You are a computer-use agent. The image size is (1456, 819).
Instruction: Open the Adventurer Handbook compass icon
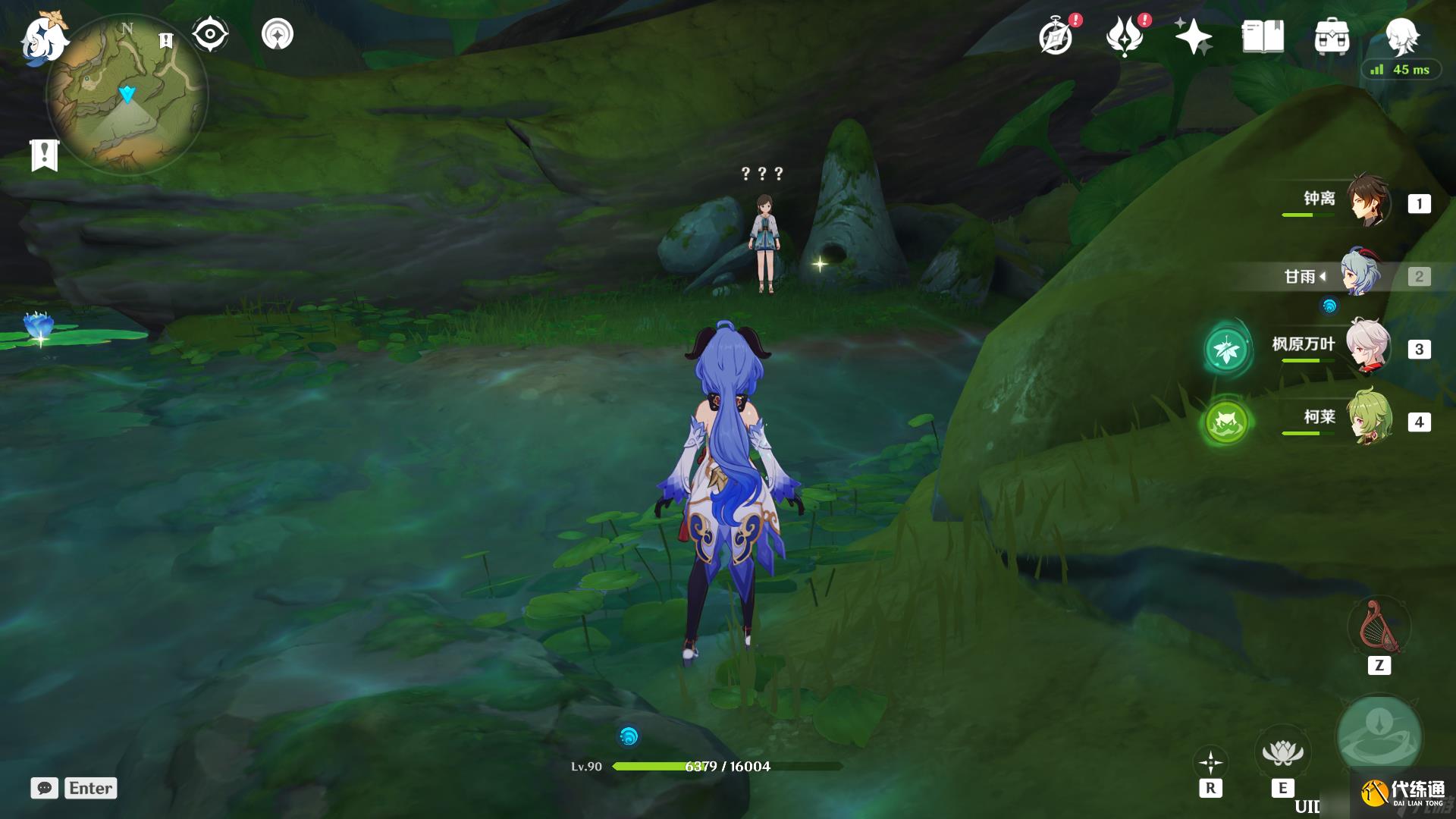(1056, 37)
